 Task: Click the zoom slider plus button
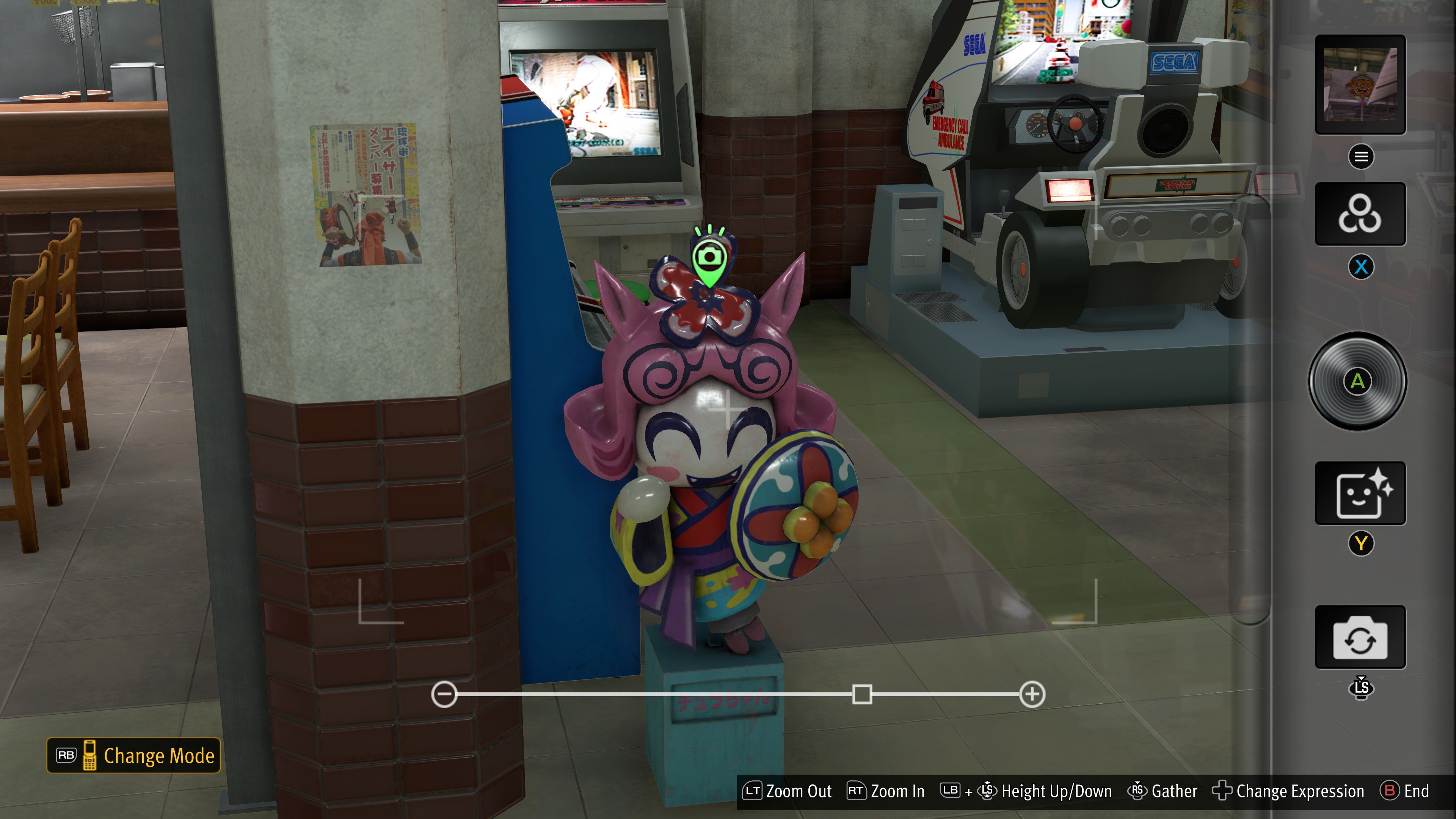click(x=1032, y=694)
